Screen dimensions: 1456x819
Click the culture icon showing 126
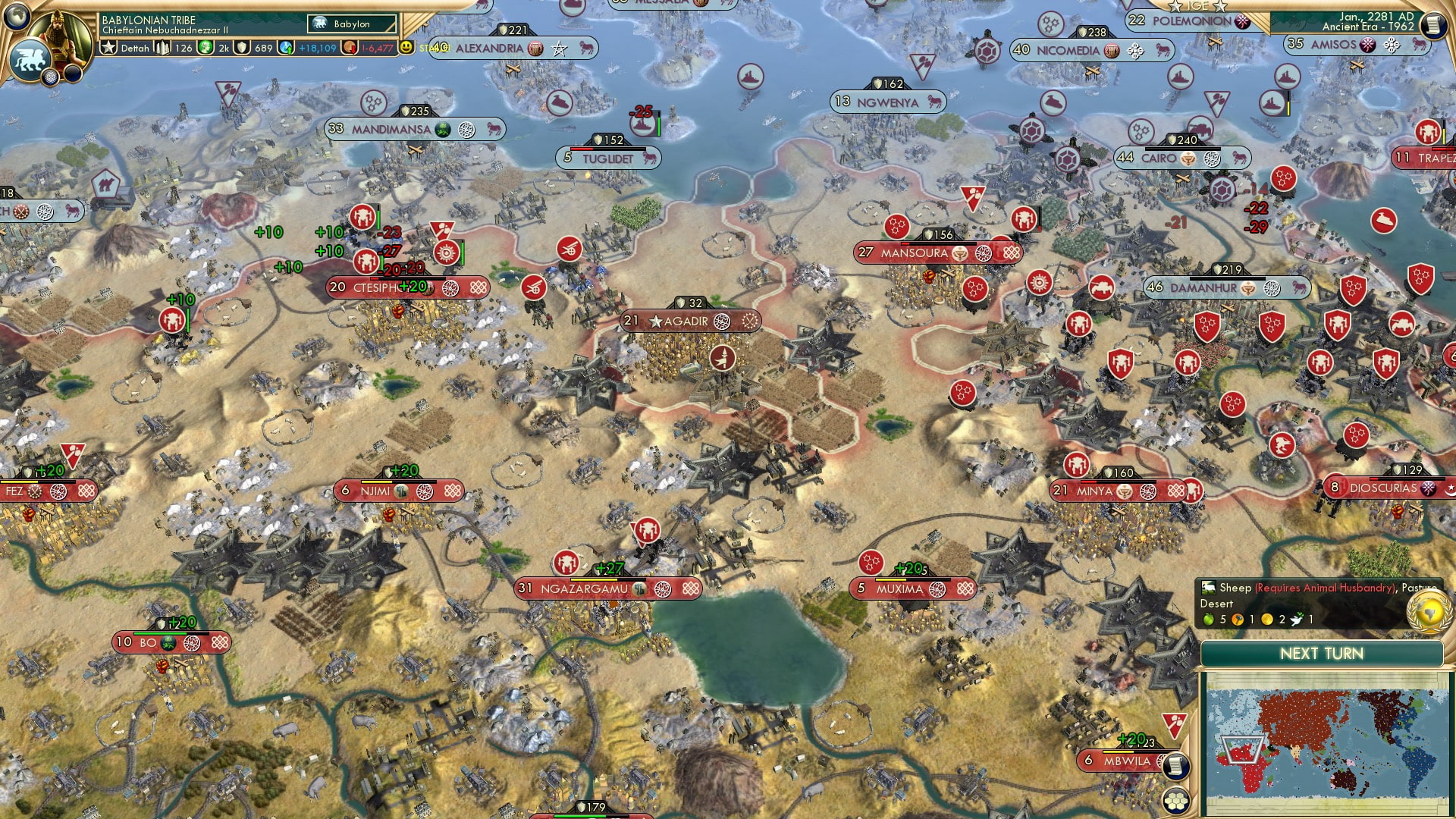tap(162, 48)
